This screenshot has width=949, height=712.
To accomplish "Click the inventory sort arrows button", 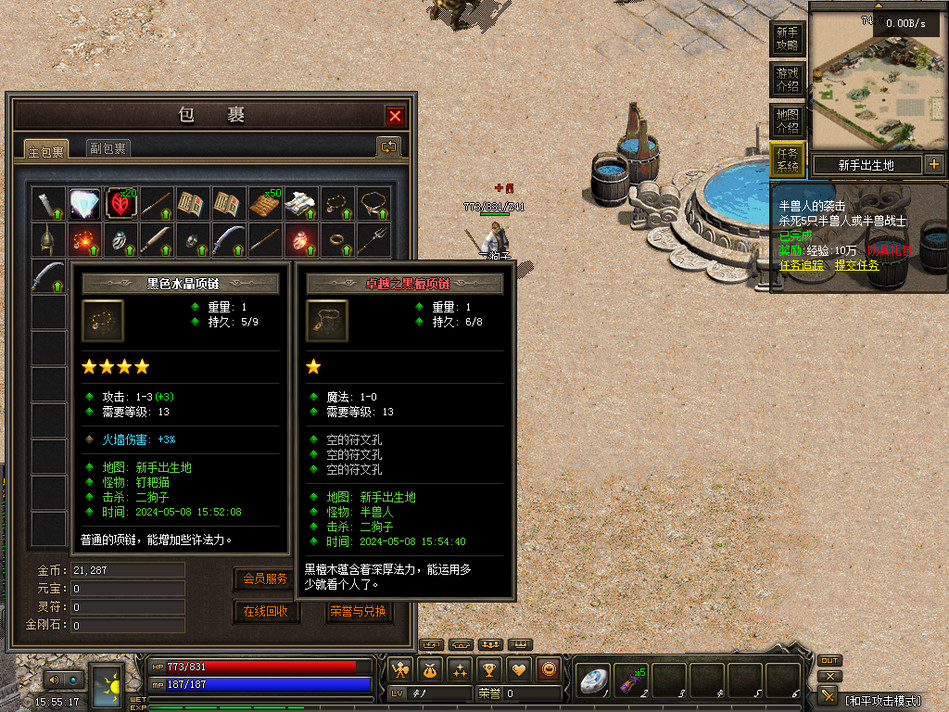I will (388, 147).
